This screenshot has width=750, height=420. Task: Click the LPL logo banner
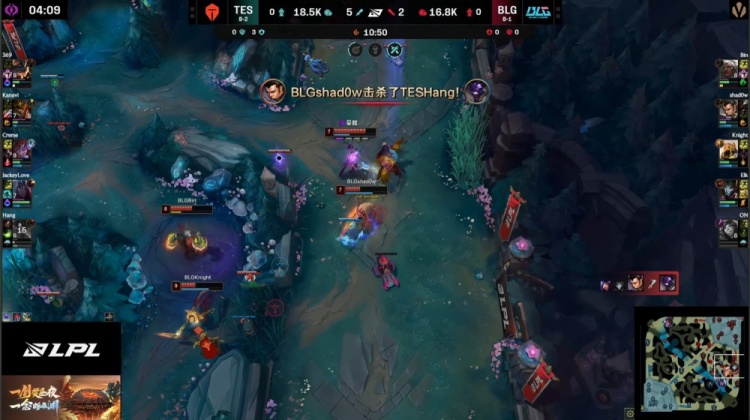point(60,348)
